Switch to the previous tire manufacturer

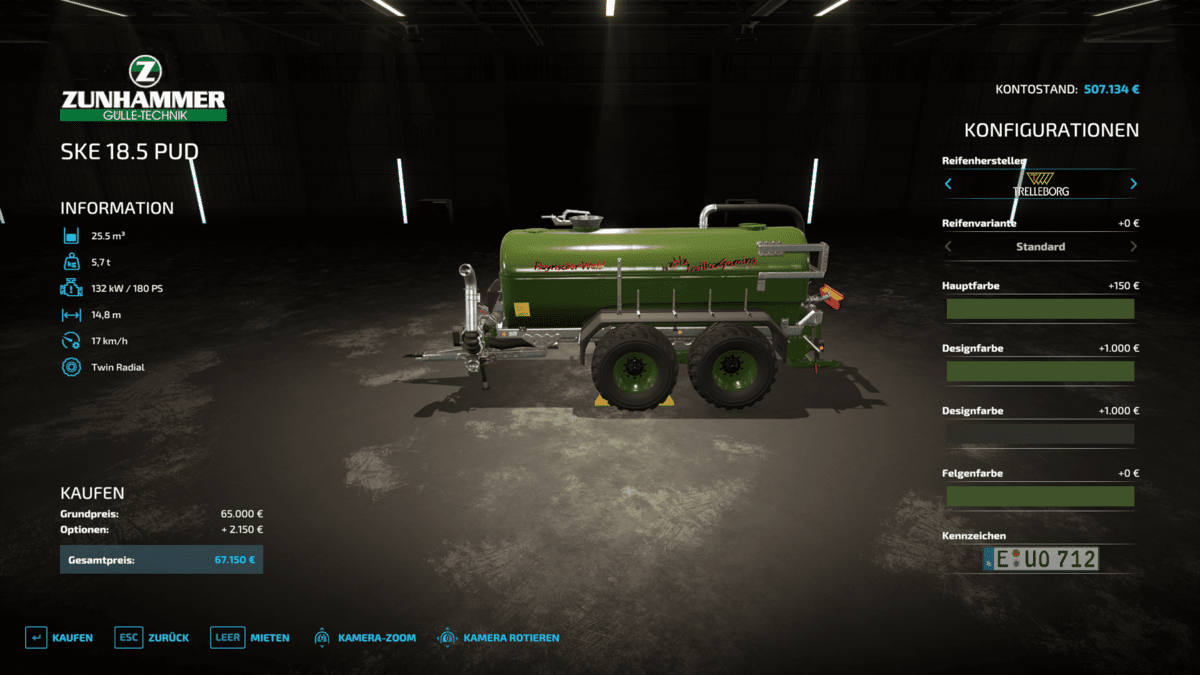point(948,184)
